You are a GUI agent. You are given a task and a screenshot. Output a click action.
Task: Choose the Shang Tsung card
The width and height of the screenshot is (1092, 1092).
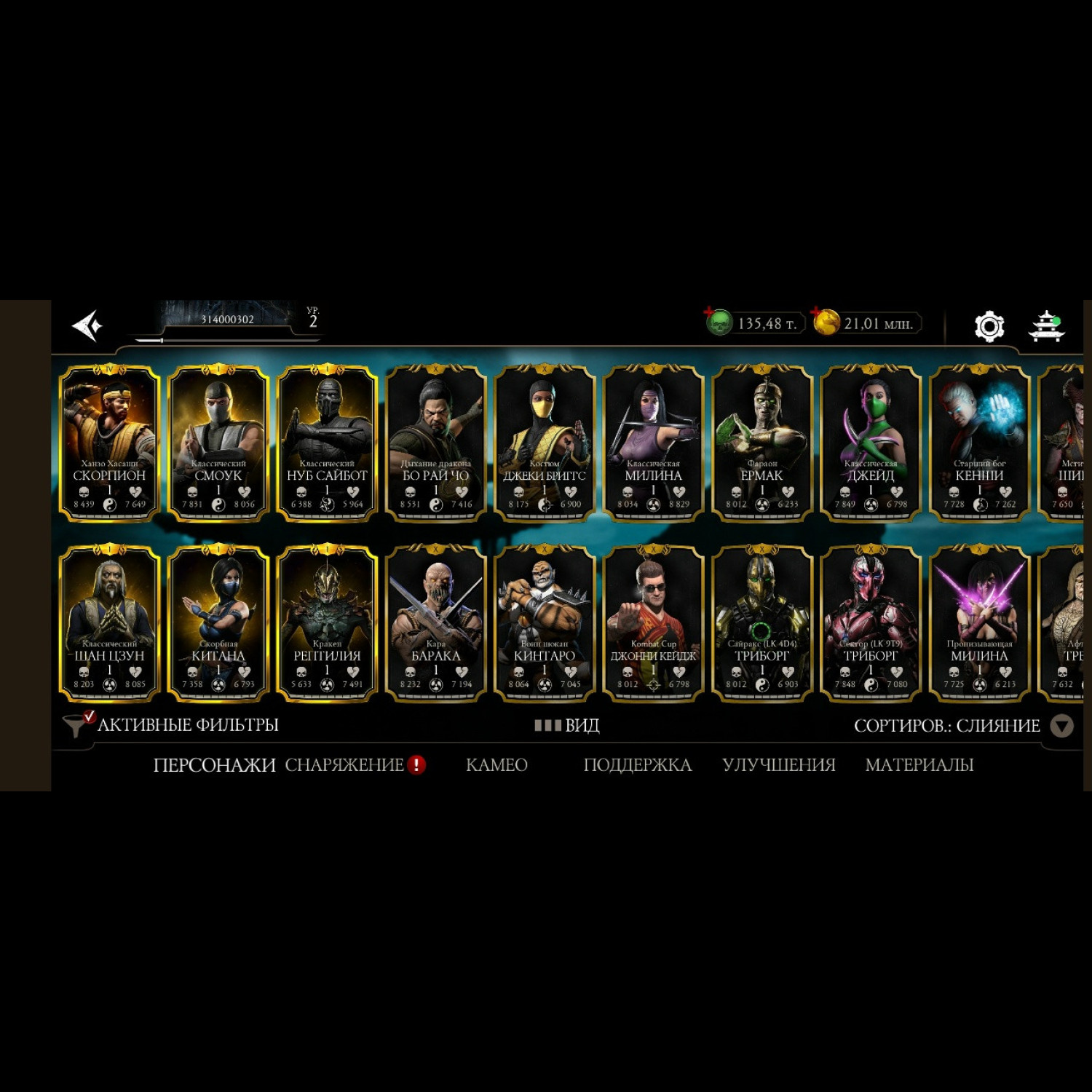click(x=109, y=623)
